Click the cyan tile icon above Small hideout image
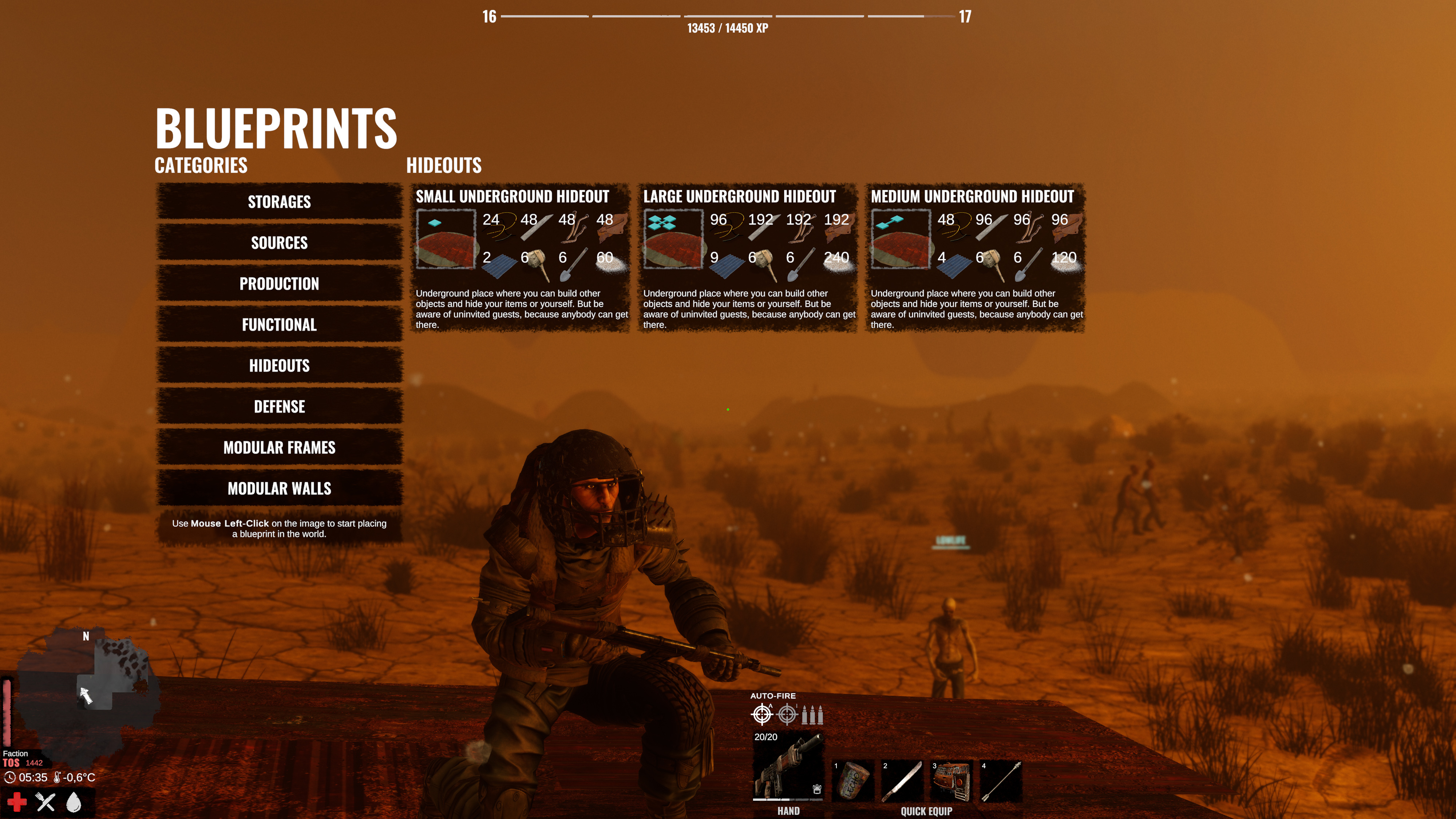This screenshot has width=1456, height=819. click(435, 222)
